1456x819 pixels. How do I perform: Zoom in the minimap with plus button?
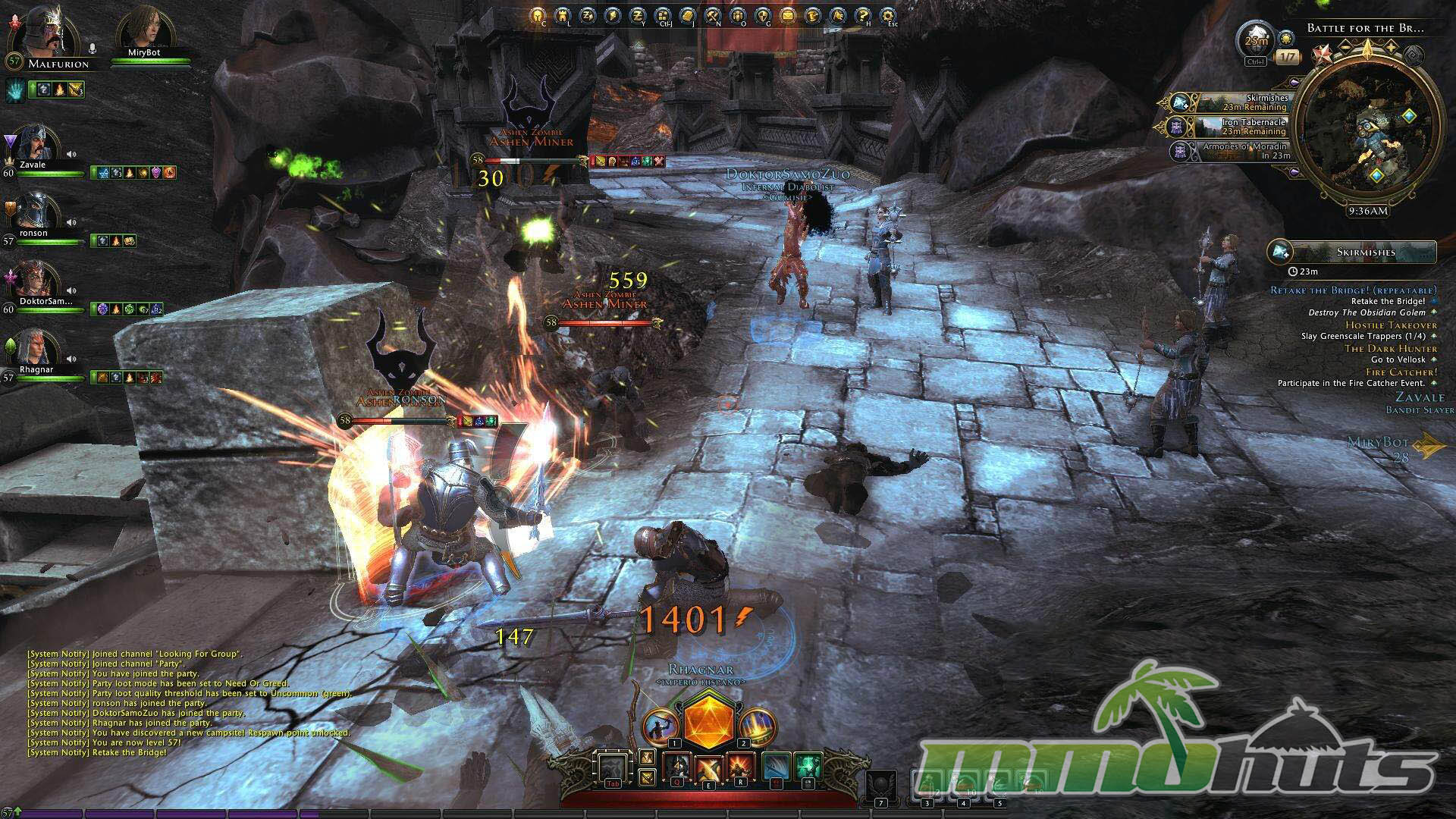[x=1392, y=47]
